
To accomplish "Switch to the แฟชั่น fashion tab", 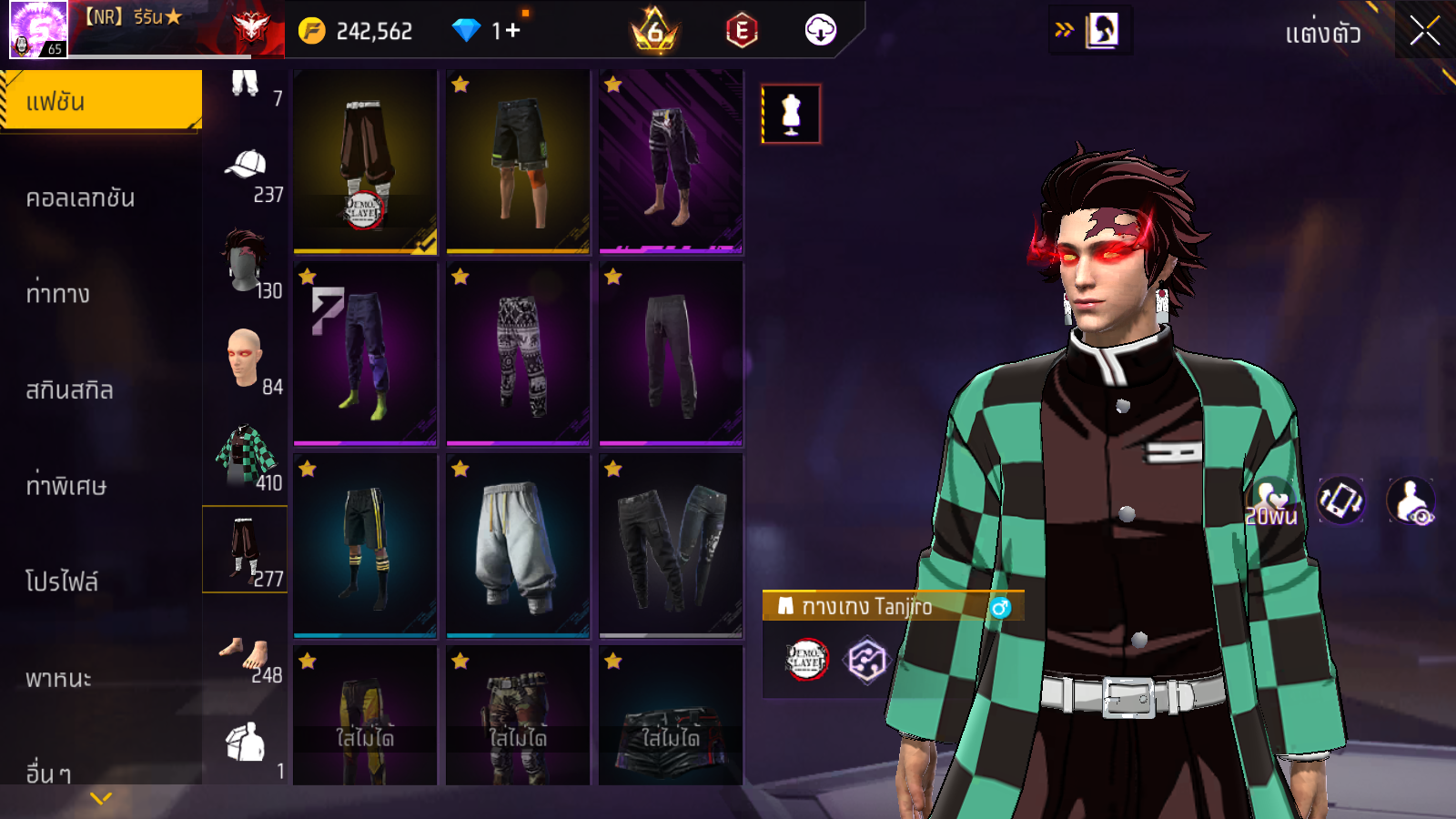I will point(100,101).
